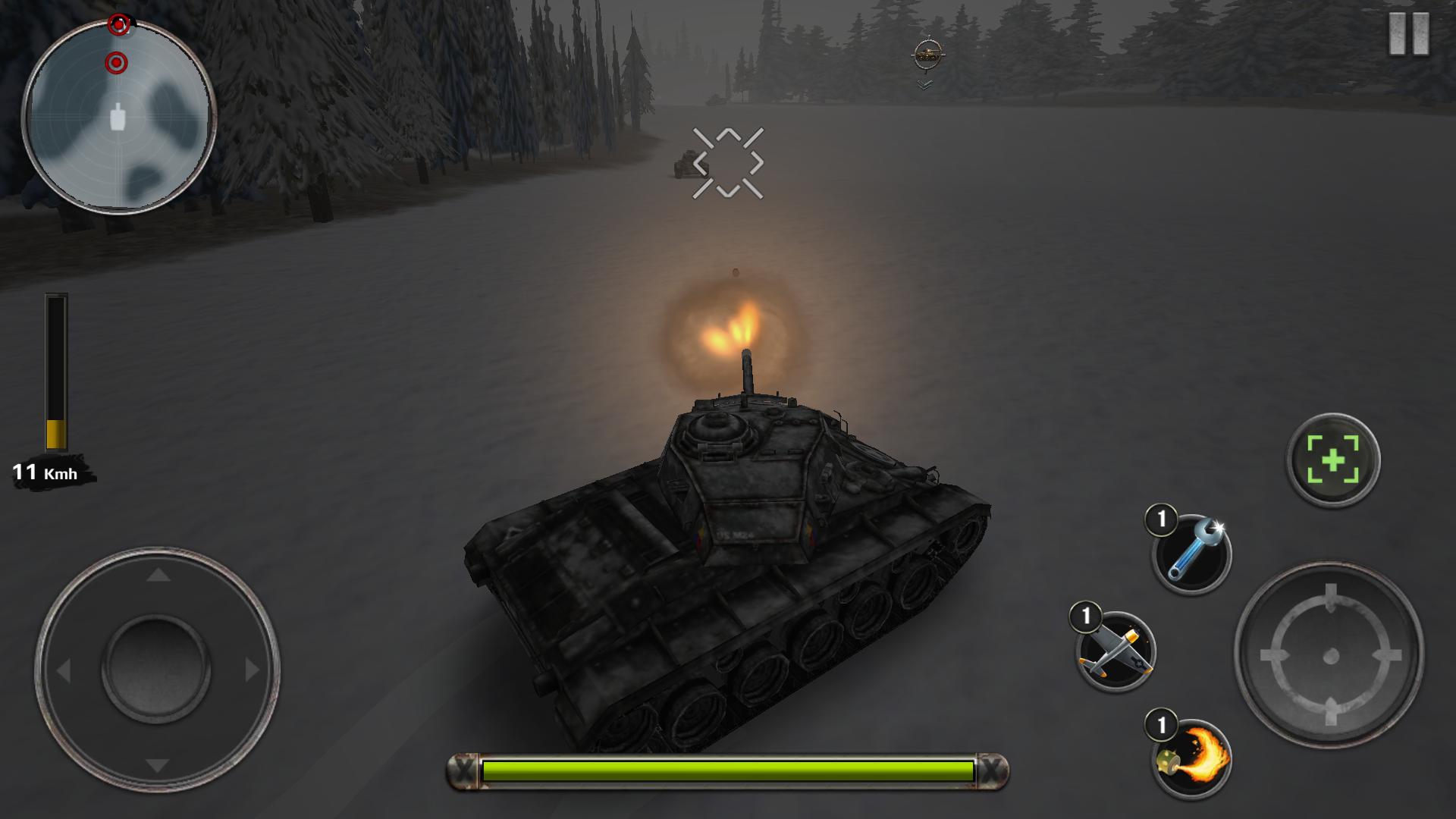This screenshot has height=819, width=1456.
Task: Select the red enemy dot on the minimap
Action: pos(118,62)
